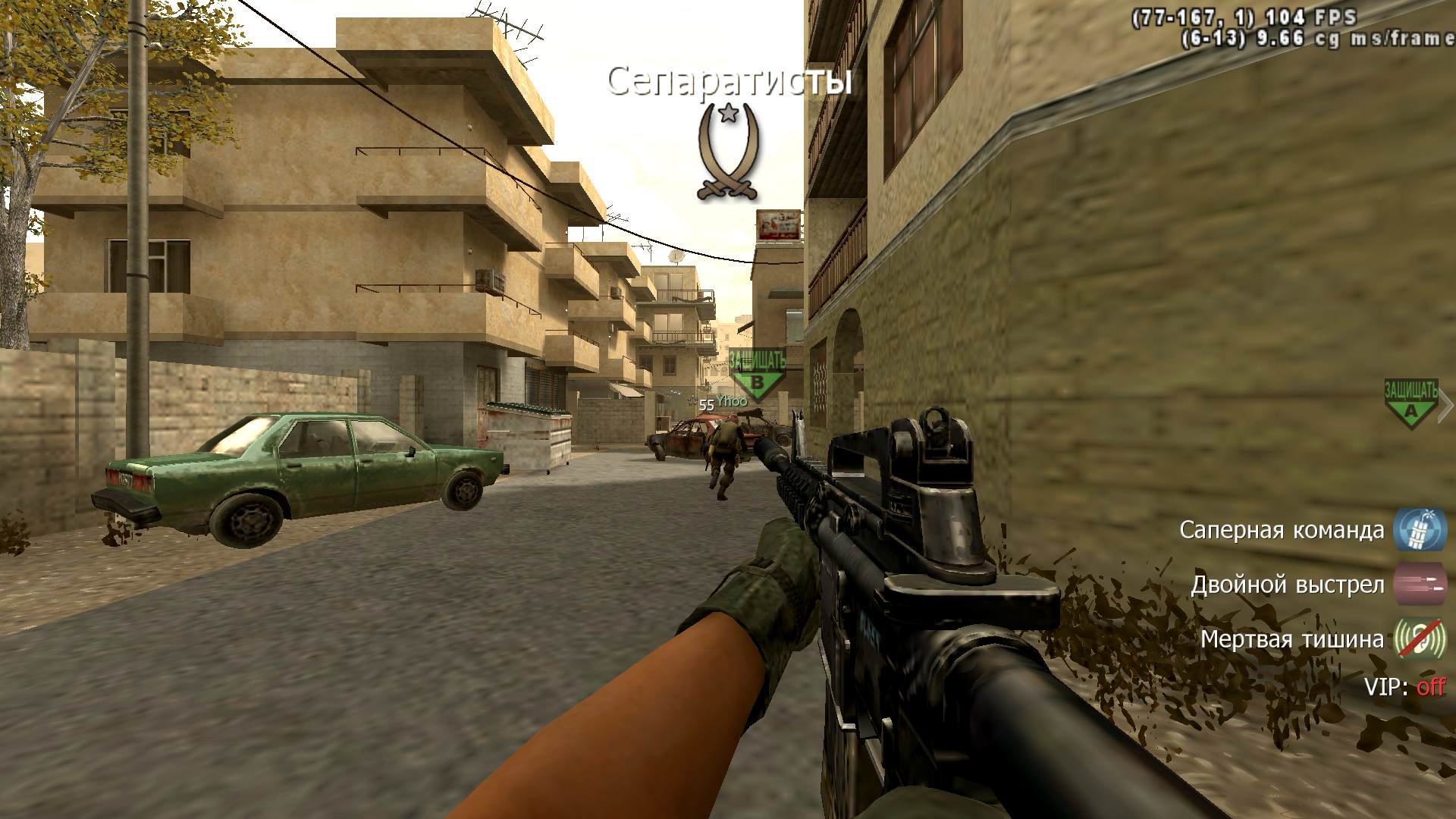
Task: Click the Саперная команда perk icon
Action: point(1420,529)
